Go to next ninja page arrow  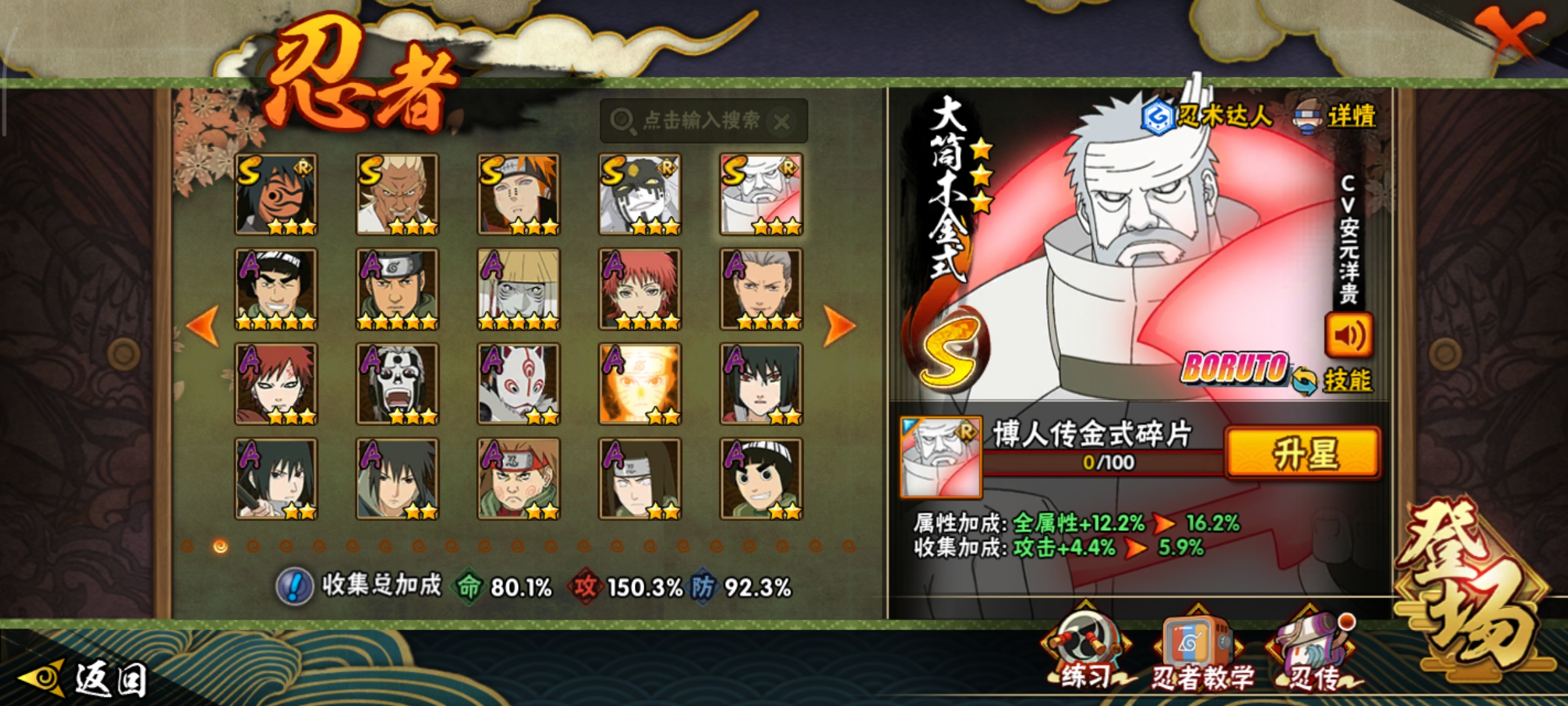click(x=839, y=325)
